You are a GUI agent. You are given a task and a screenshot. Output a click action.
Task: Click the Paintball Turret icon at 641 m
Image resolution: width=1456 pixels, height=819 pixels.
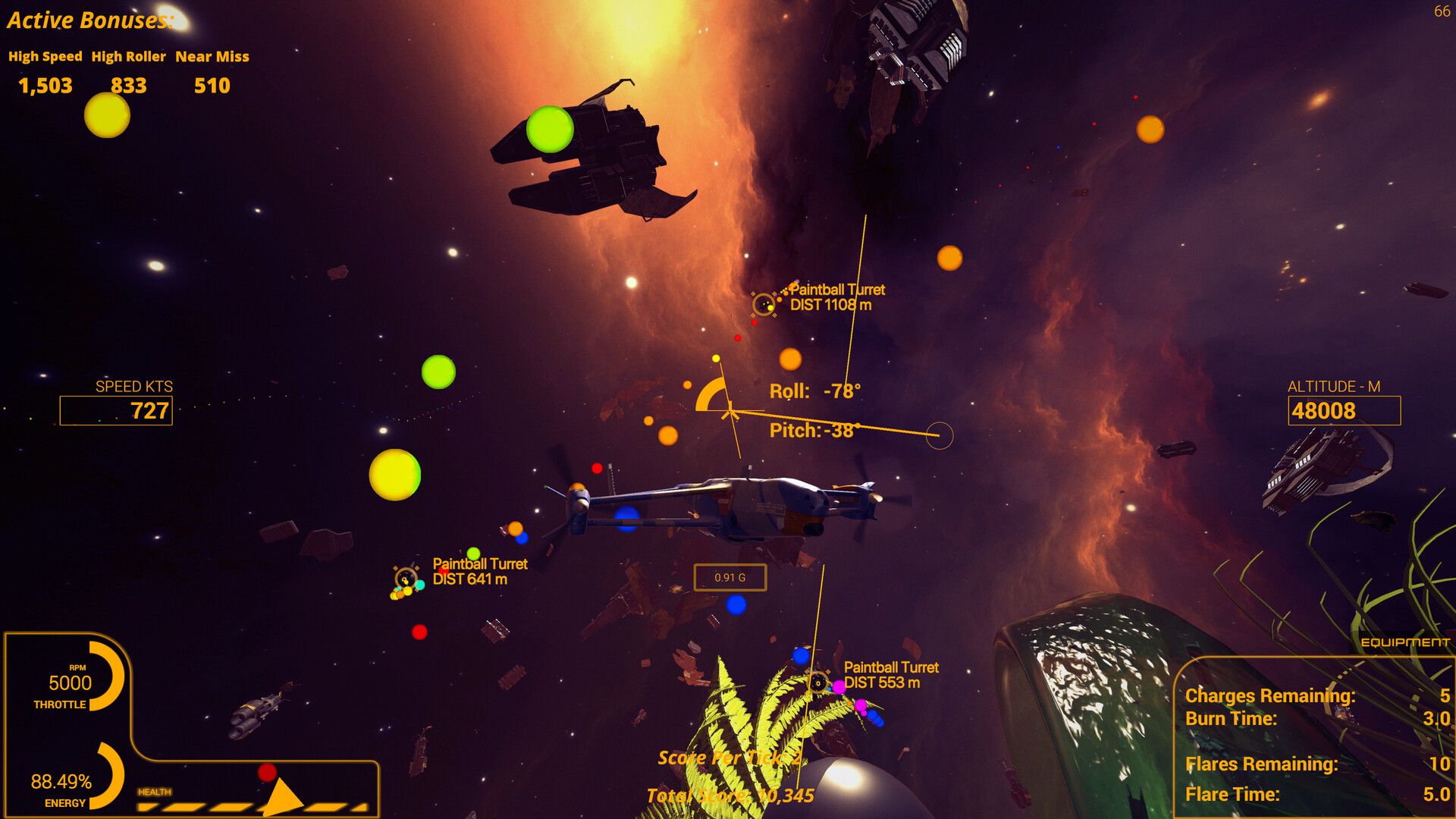[405, 577]
